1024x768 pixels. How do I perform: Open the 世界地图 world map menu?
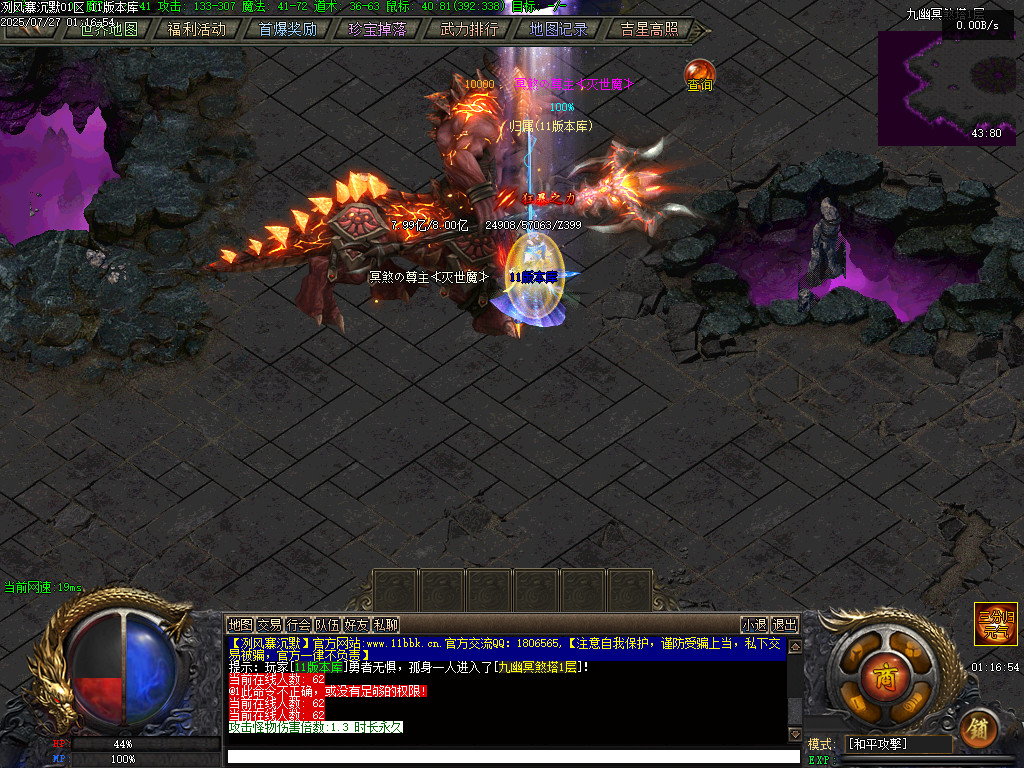pyautogui.click(x=108, y=29)
